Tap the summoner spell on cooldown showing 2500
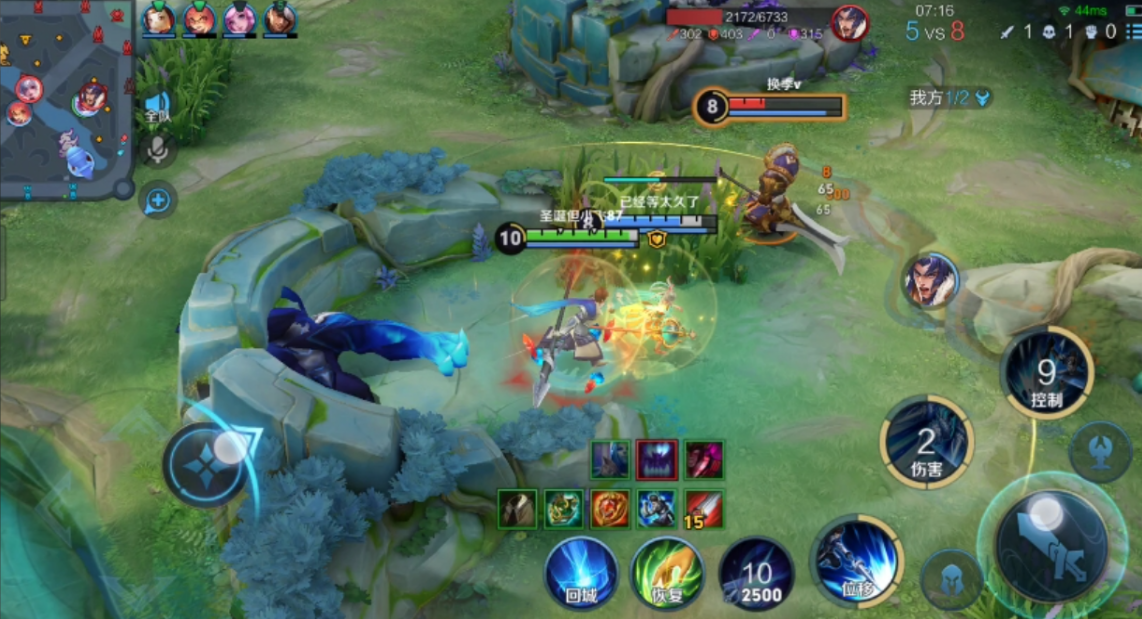Image resolution: width=1142 pixels, height=619 pixels. click(756, 575)
